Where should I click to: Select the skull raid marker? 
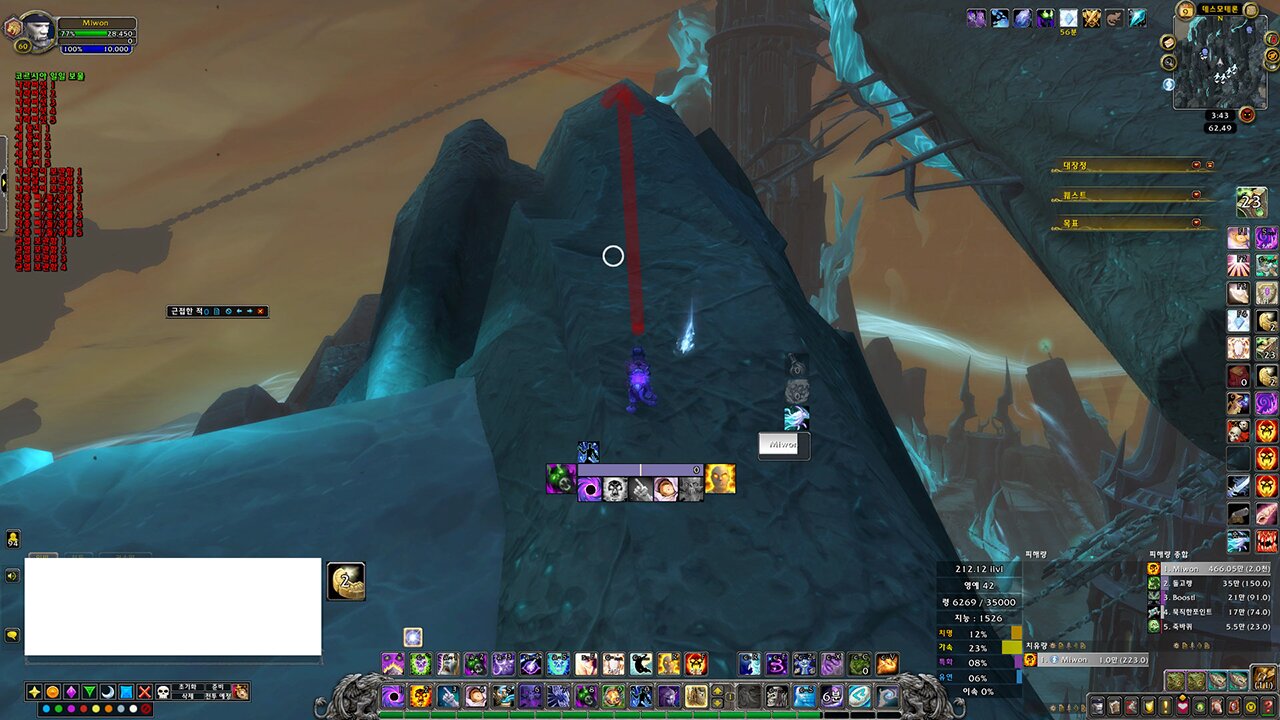(164, 692)
